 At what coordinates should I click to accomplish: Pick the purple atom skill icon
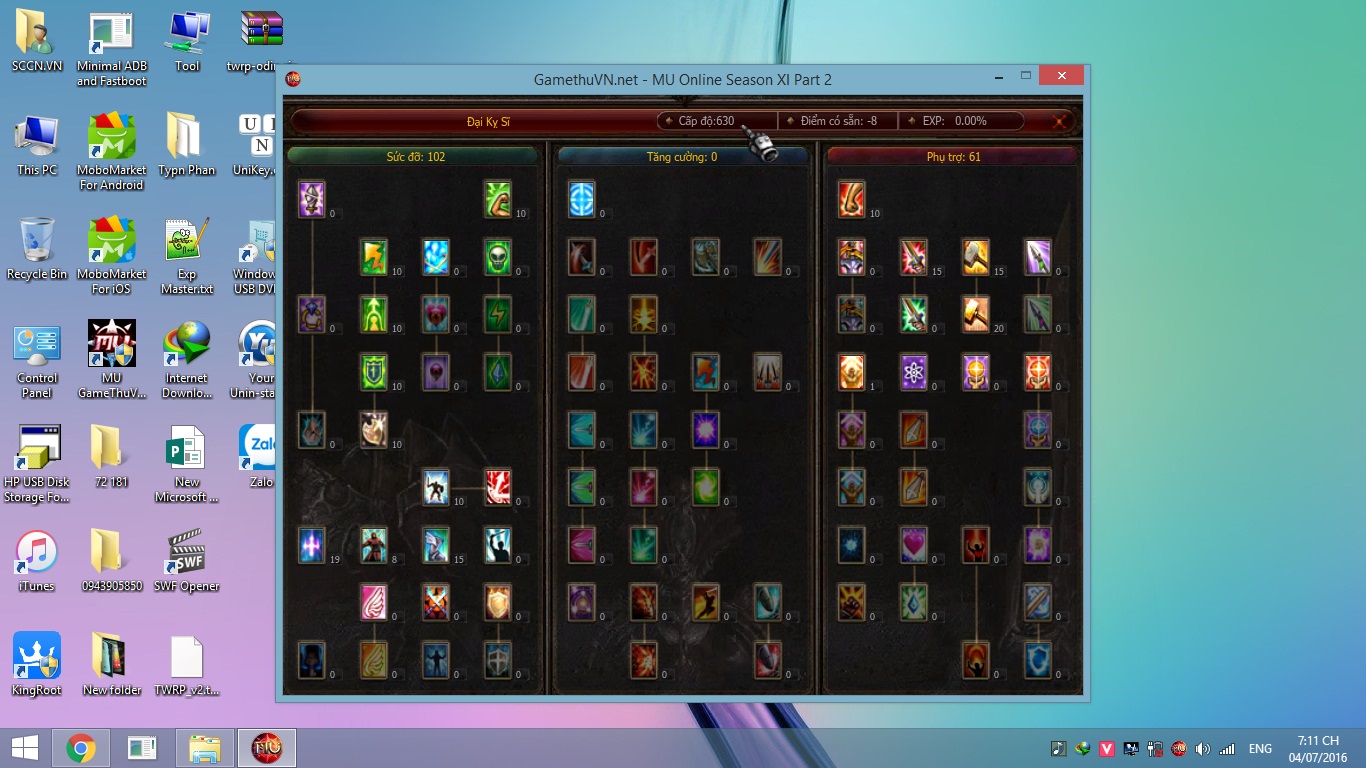(914, 372)
